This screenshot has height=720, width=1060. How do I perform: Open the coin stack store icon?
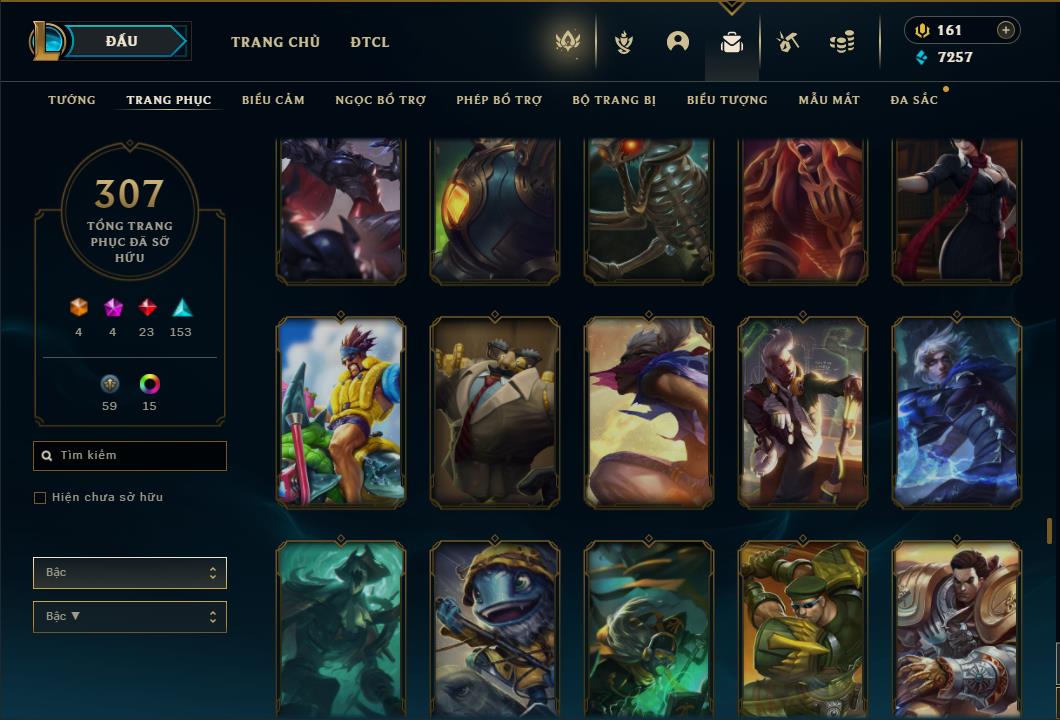[842, 42]
